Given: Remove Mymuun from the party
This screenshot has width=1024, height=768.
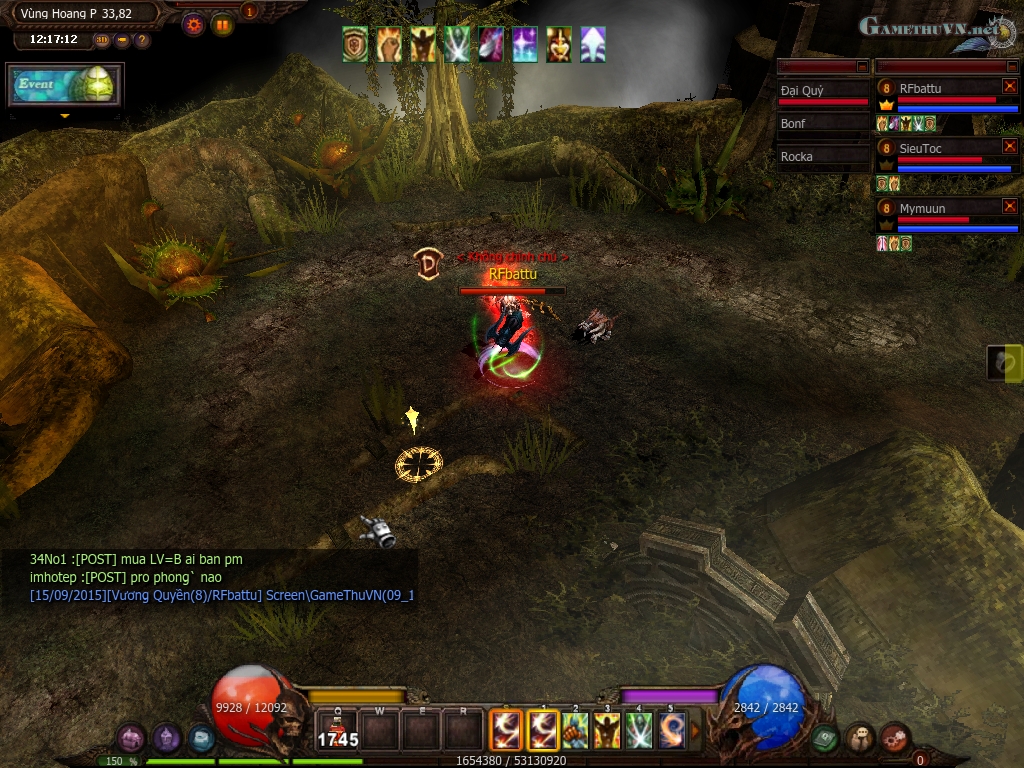Looking at the screenshot, I should click(1009, 207).
